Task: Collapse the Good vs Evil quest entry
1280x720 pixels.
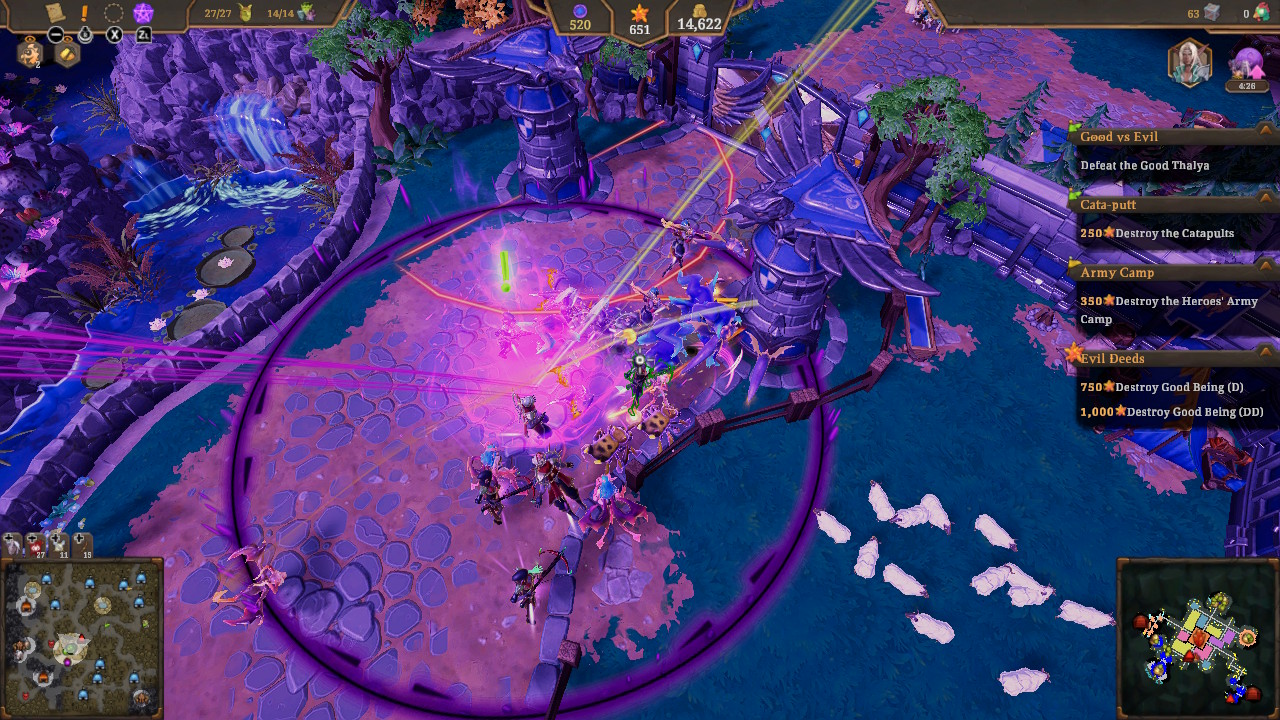Action: (1263, 130)
